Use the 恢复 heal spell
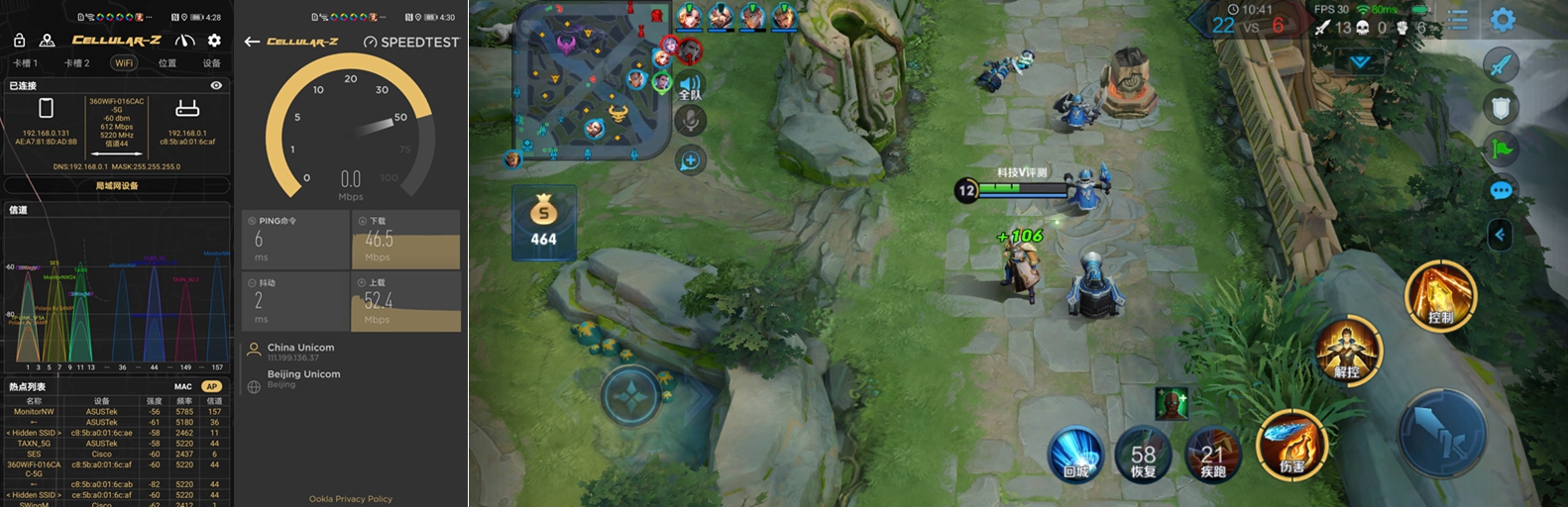Screen dimensions: 1568x507 1144,457
